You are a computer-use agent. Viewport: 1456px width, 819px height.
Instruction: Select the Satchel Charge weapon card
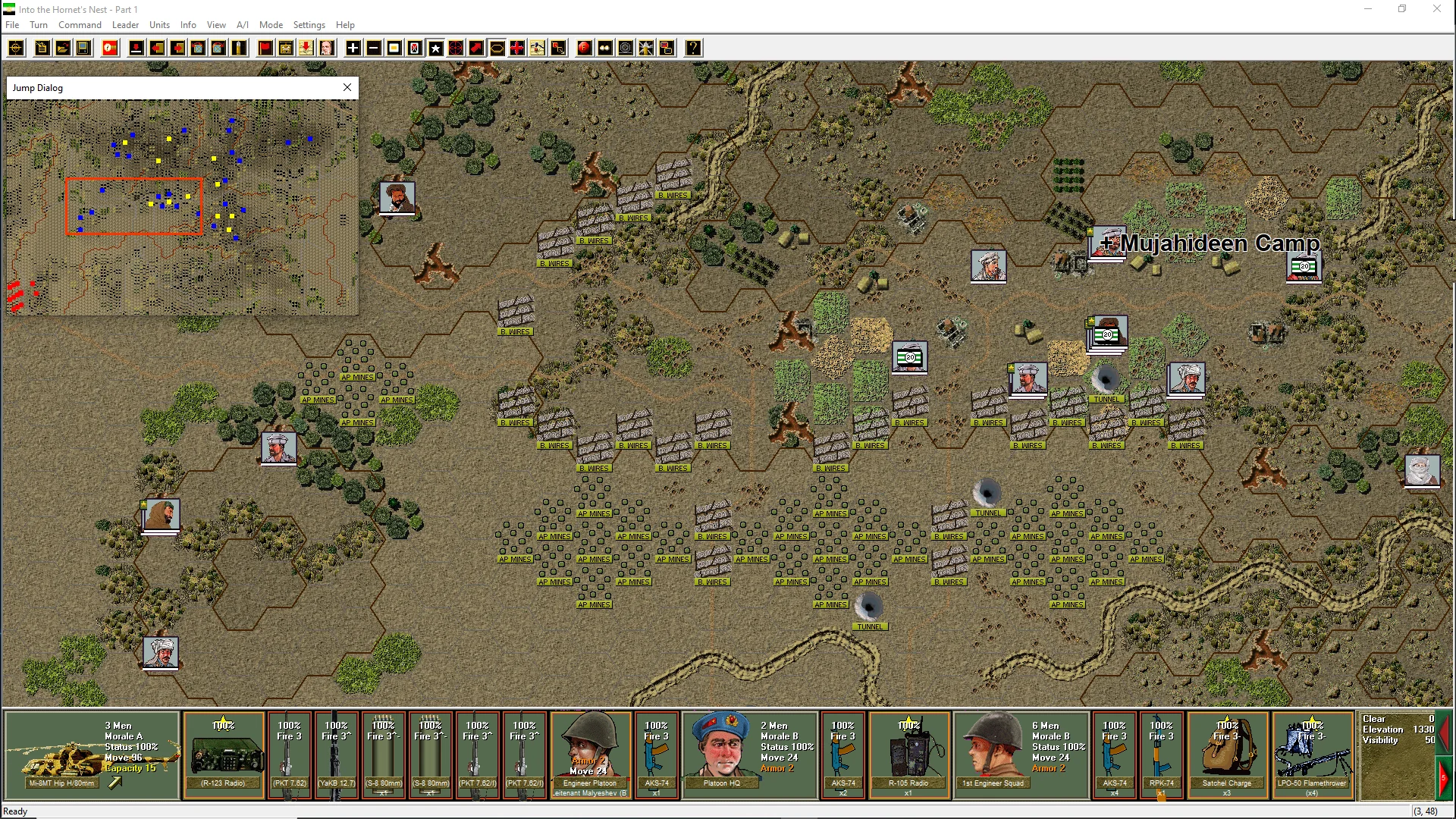pyautogui.click(x=1227, y=755)
